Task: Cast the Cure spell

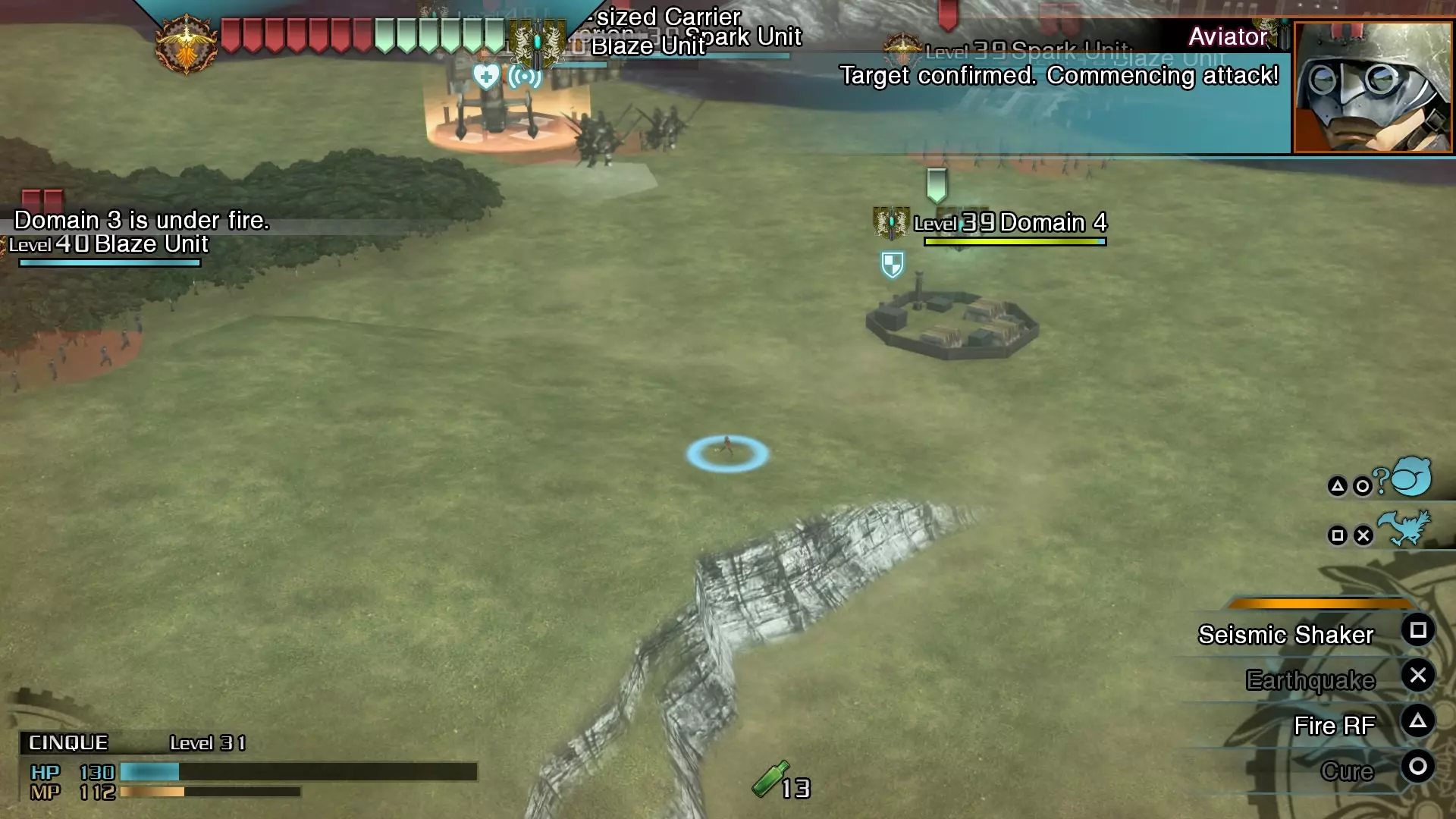Action: click(1347, 771)
